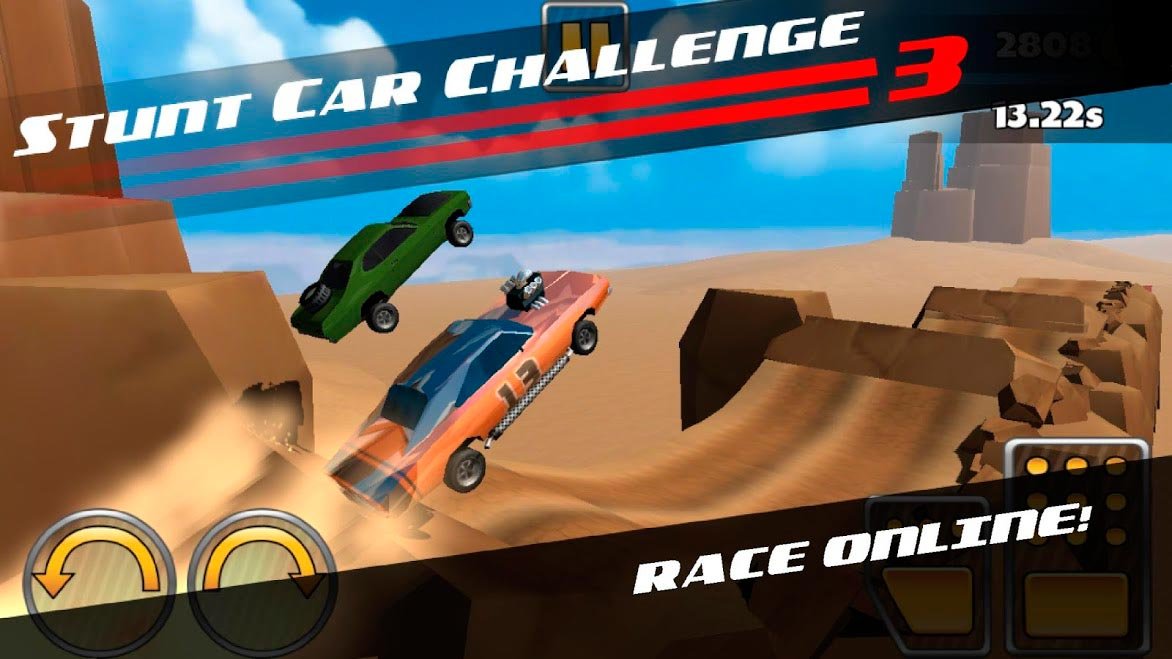Pause the race with the pause button
The height and width of the screenshot is (659, 1172).
[x=585, y=45]
